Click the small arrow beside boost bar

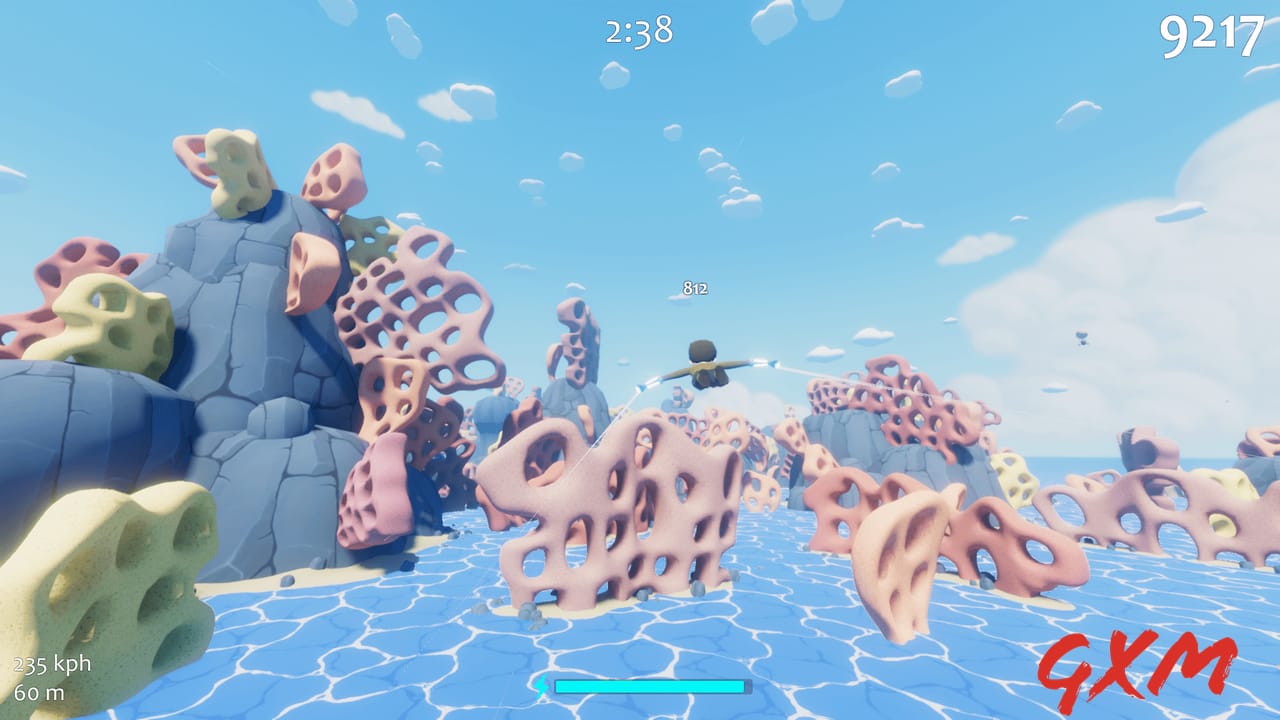click(540, 688)
